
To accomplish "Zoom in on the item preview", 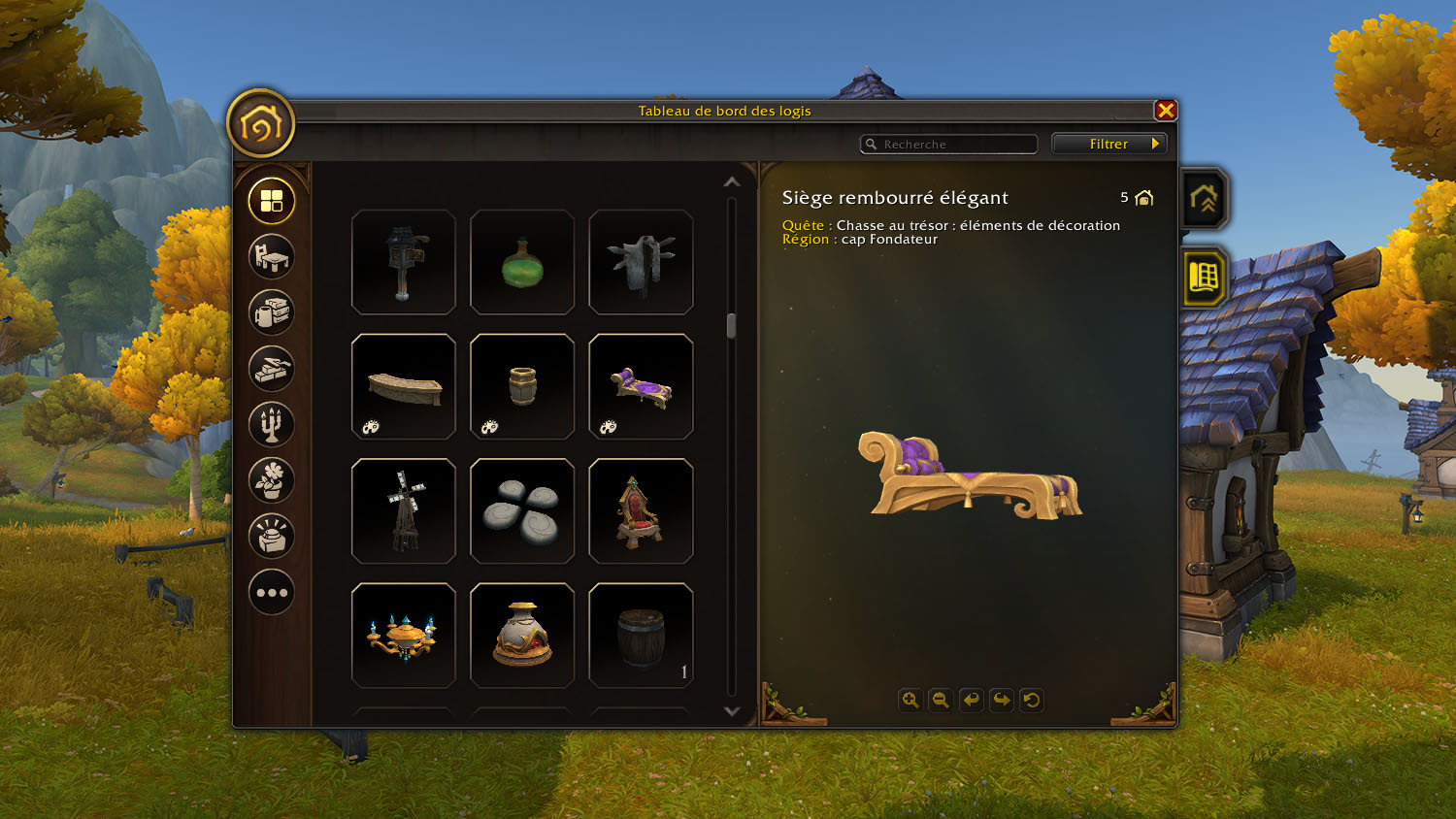I will point(910,700).
